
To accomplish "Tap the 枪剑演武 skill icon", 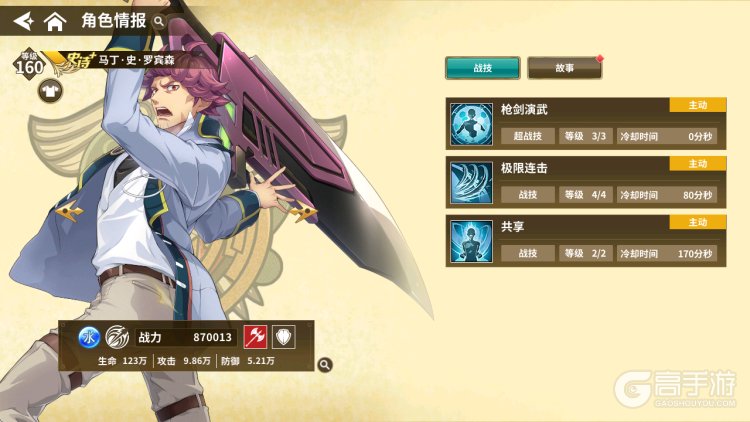I will 468,124.
